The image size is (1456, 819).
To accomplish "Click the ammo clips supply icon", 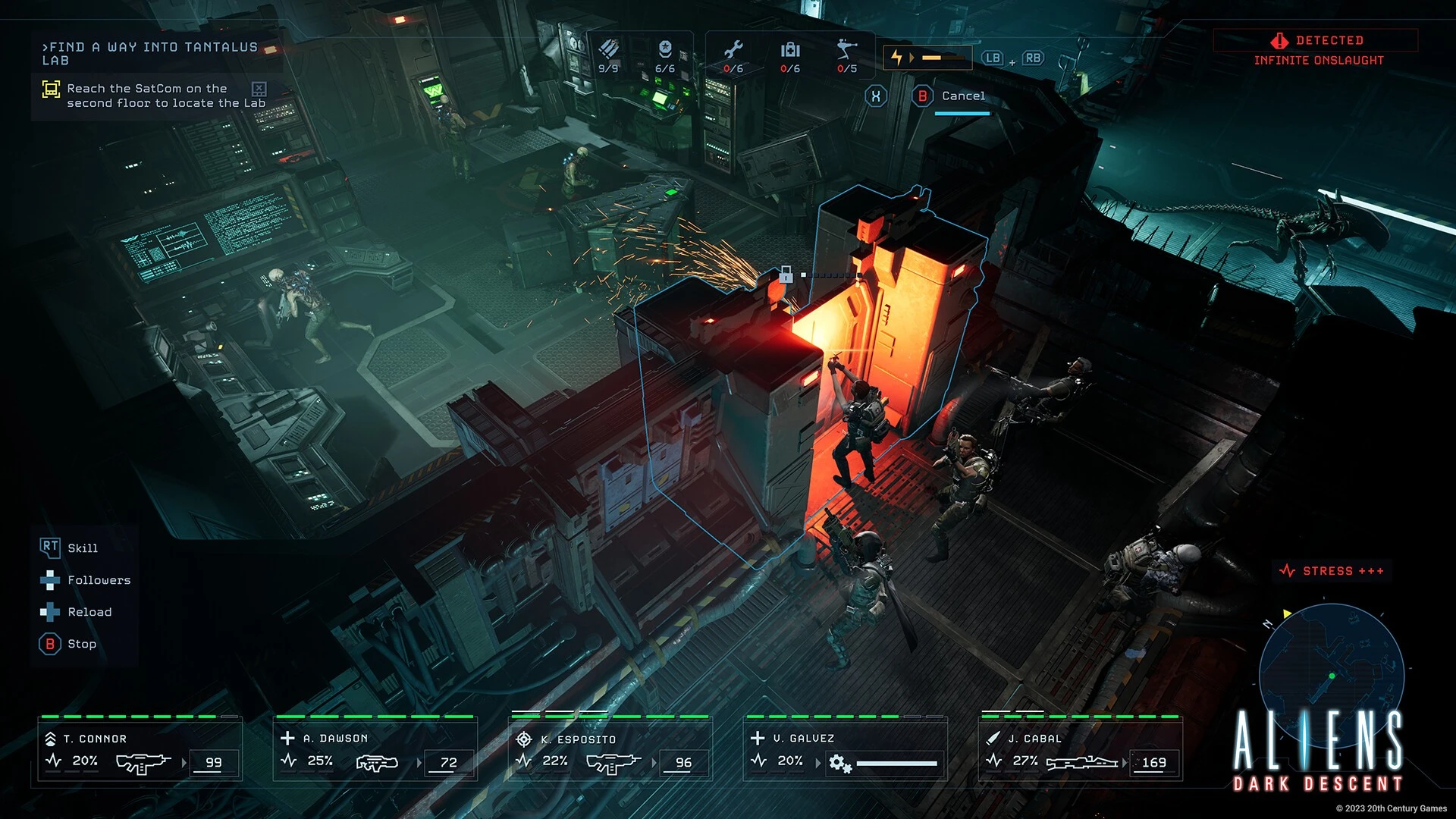I will click(x=608, y=56).
